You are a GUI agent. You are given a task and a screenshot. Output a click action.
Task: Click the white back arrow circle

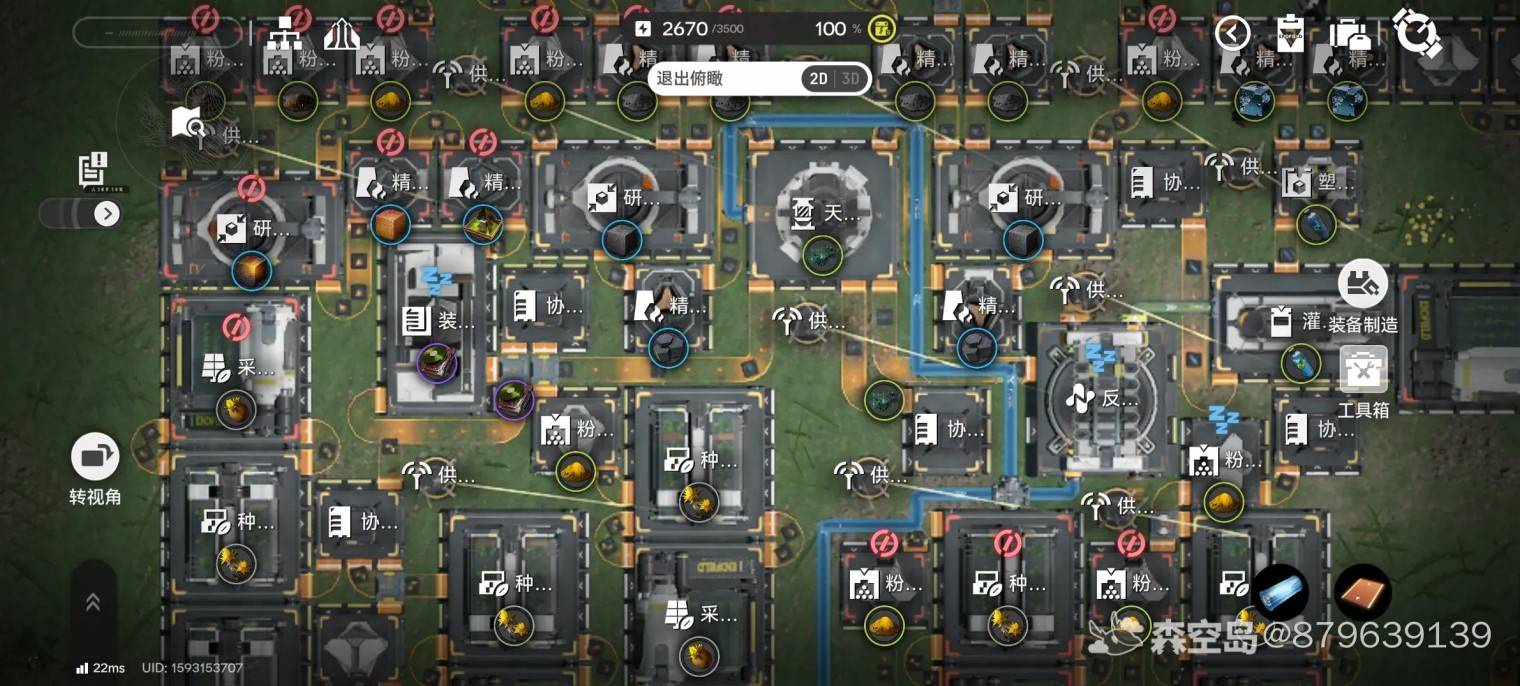pyautogui.click(x=1232, y=33)
